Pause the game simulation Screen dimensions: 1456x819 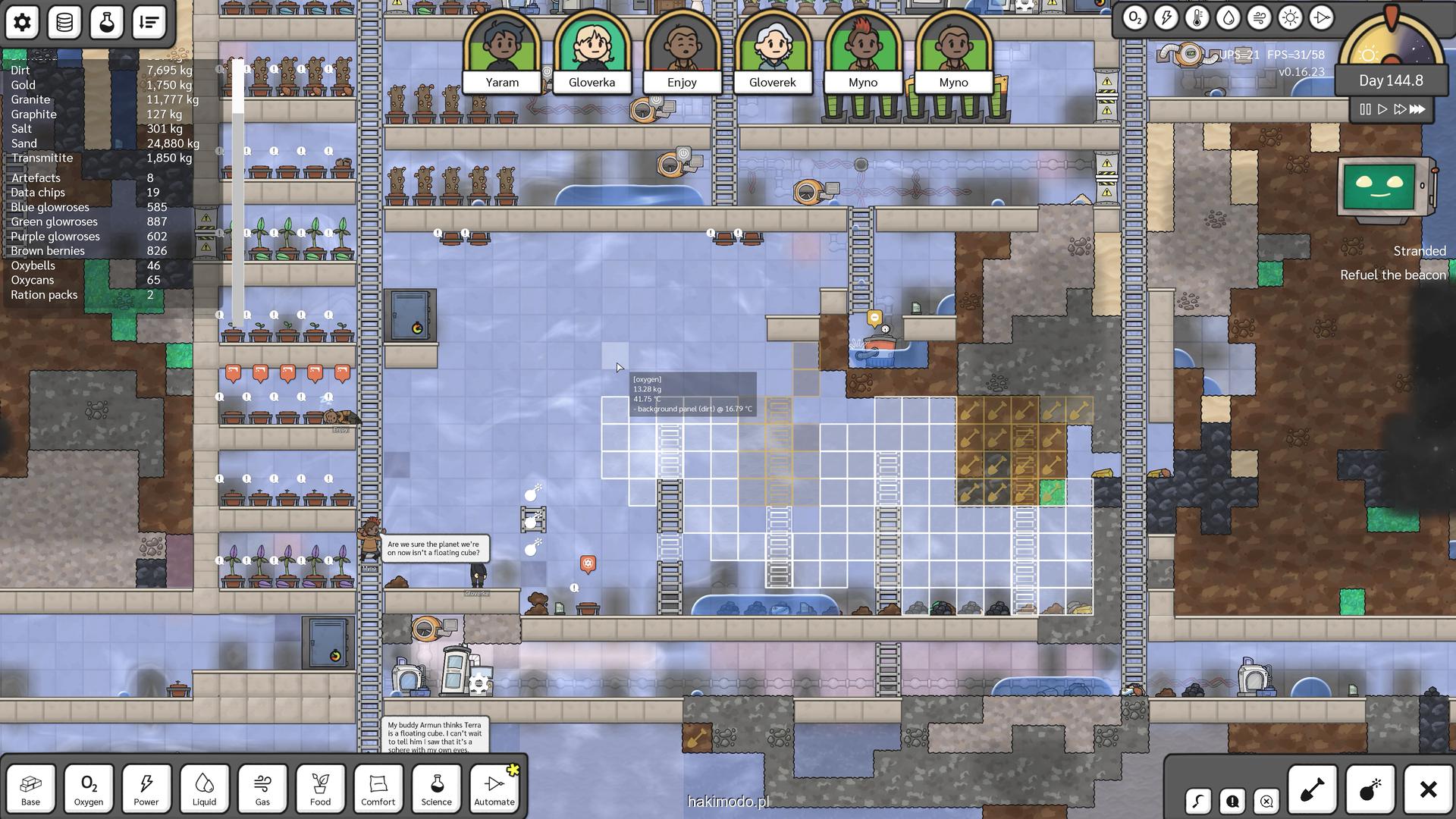tap(1365, 109)
